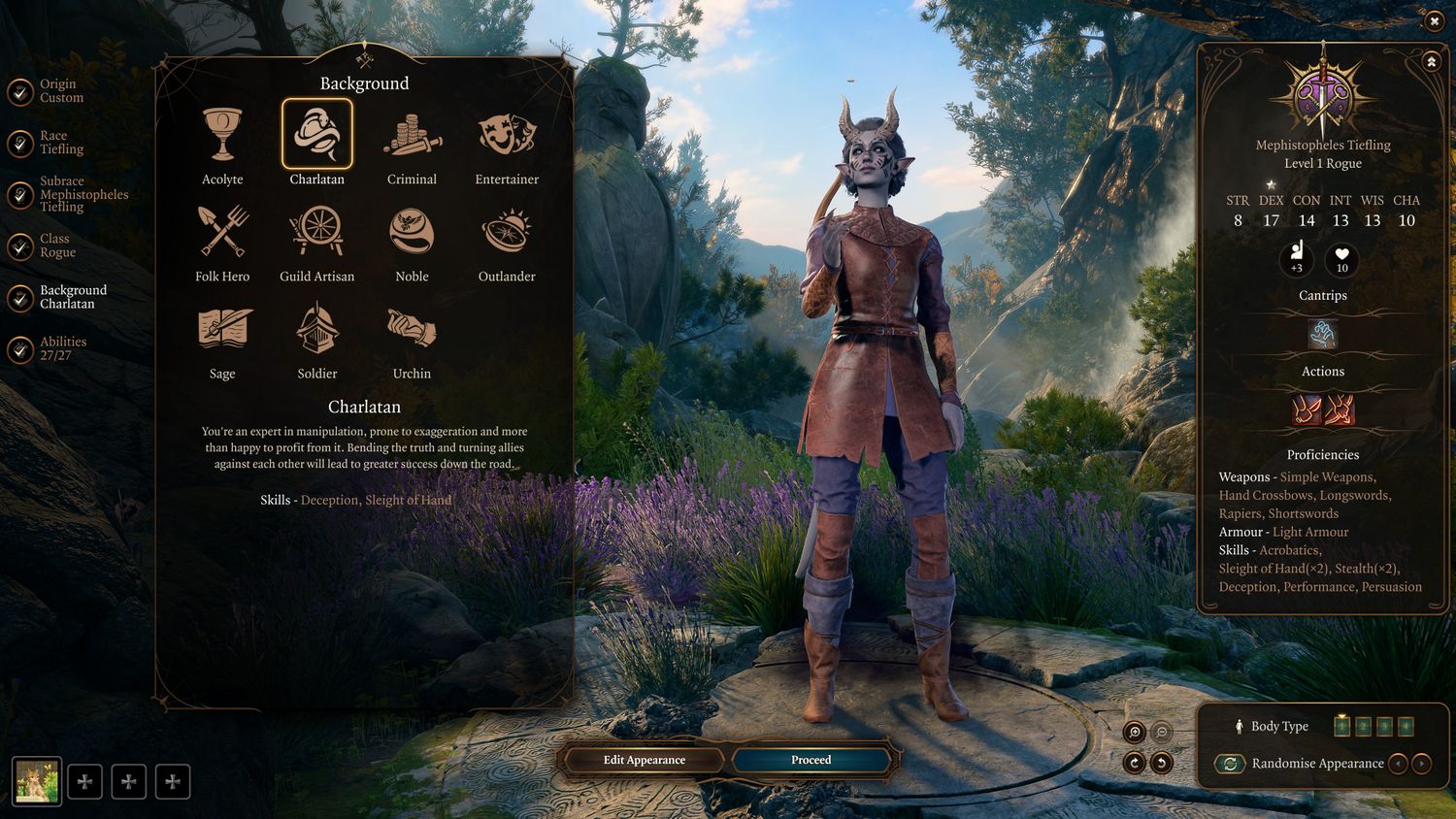Close the character creation screen

pyautogui.click(x=1434, y=21)
